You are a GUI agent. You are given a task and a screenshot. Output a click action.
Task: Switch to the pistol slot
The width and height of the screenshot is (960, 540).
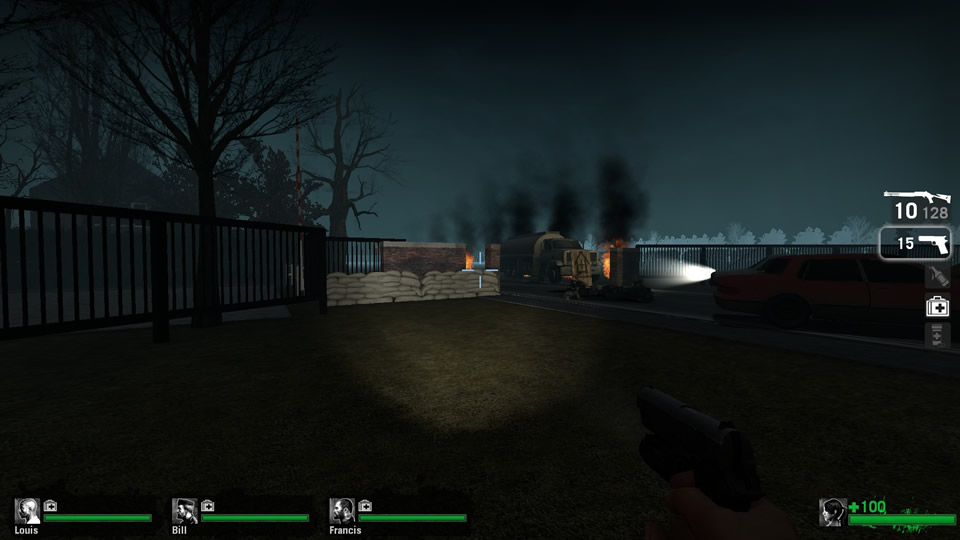(x=915, y=243)
